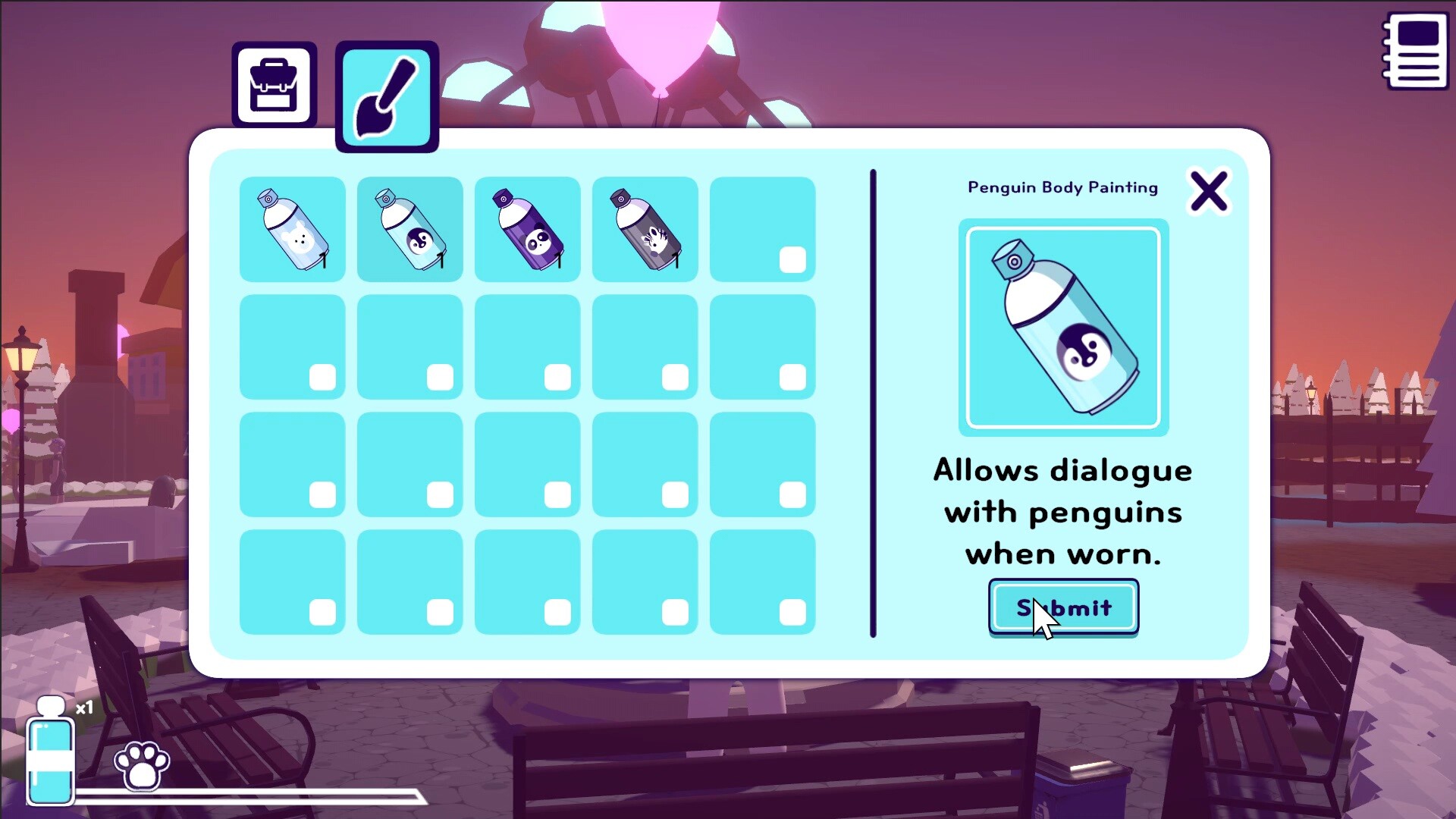Switch to the backpack tab above the panel
Image resolution: width=1456 pixels, height=819 pixels.
coord(274,83)
